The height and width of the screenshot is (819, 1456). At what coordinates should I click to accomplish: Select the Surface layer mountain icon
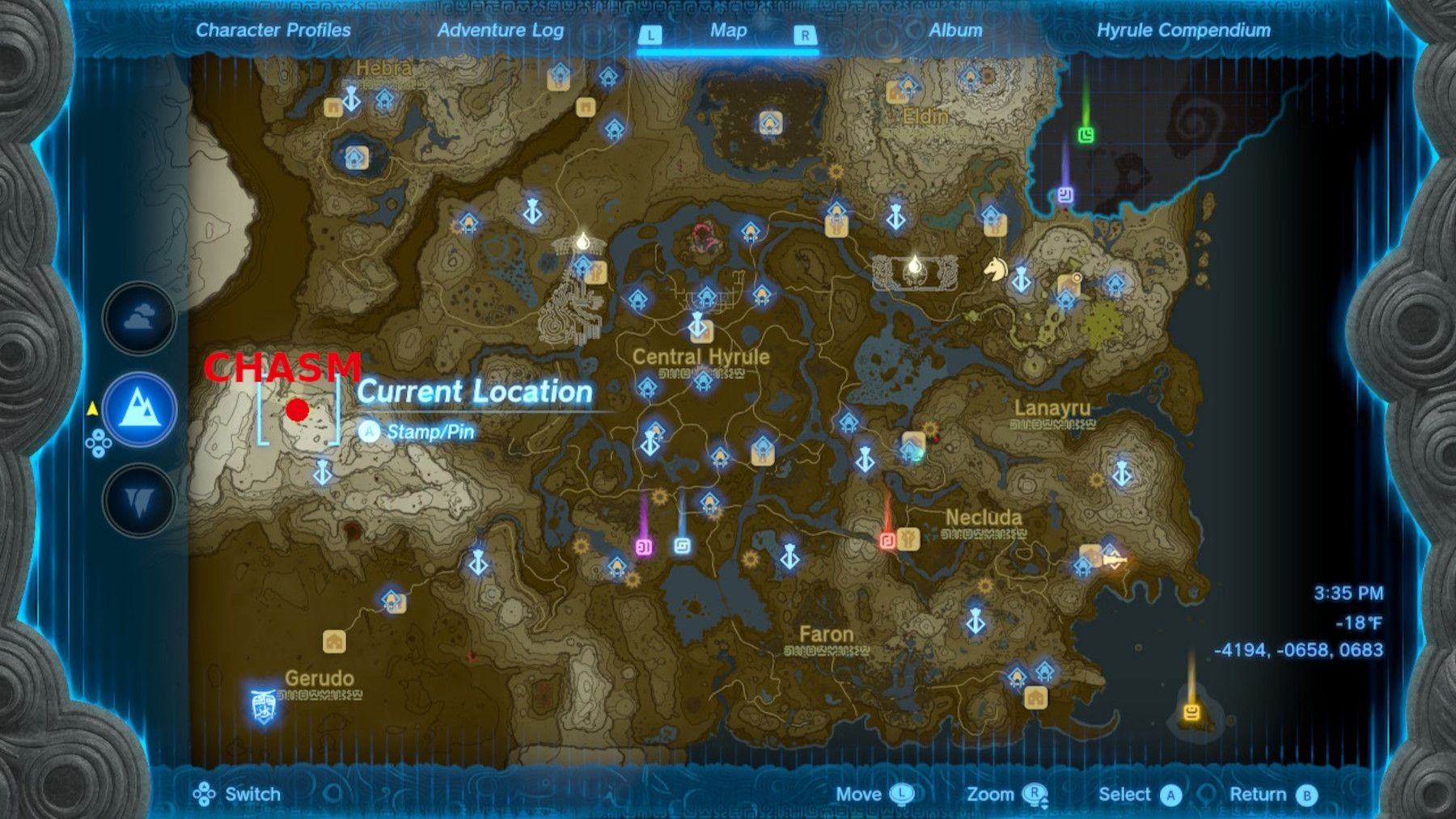coord(139,409)
